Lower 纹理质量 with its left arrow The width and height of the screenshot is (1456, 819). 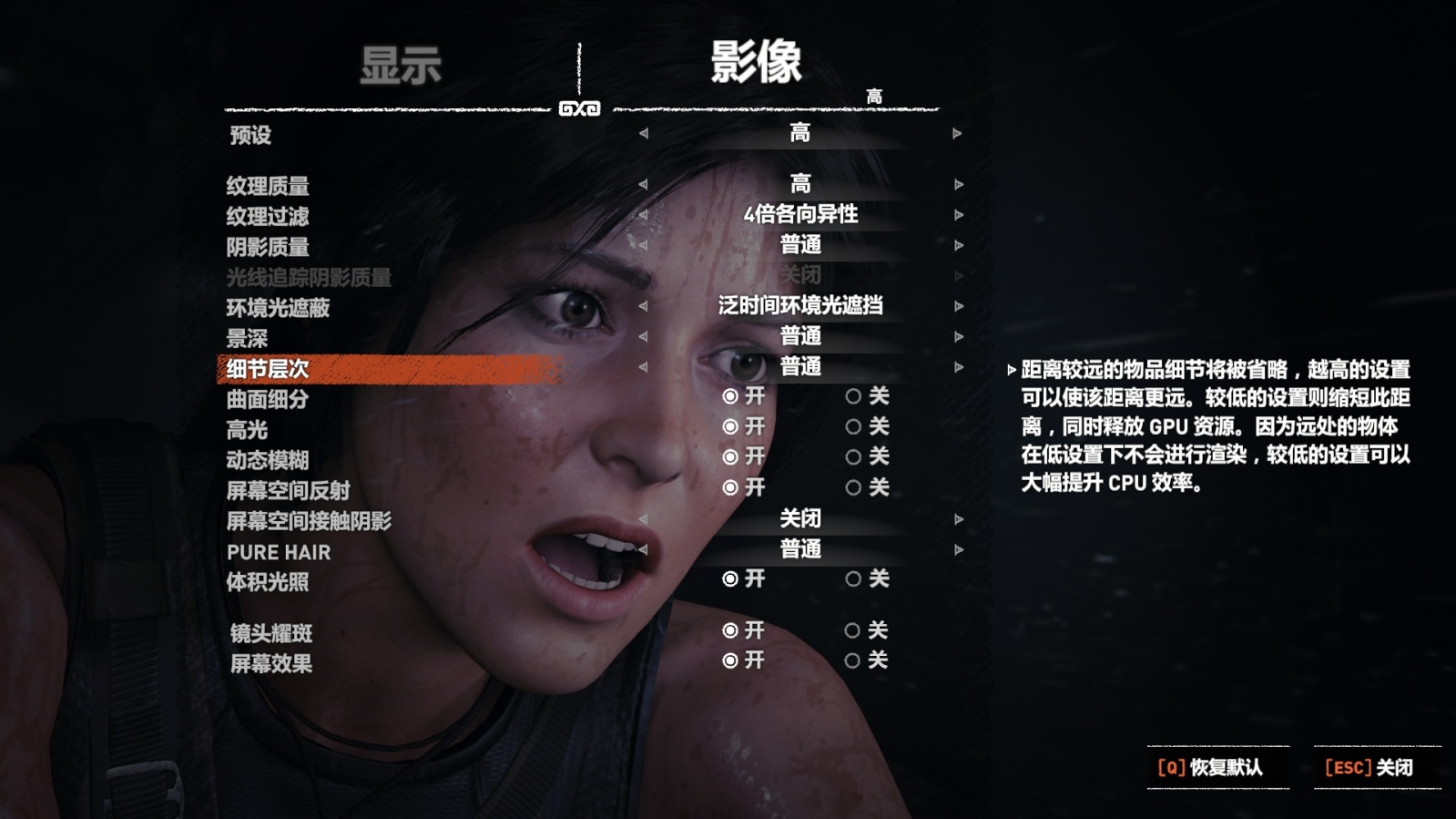point(644,187)
